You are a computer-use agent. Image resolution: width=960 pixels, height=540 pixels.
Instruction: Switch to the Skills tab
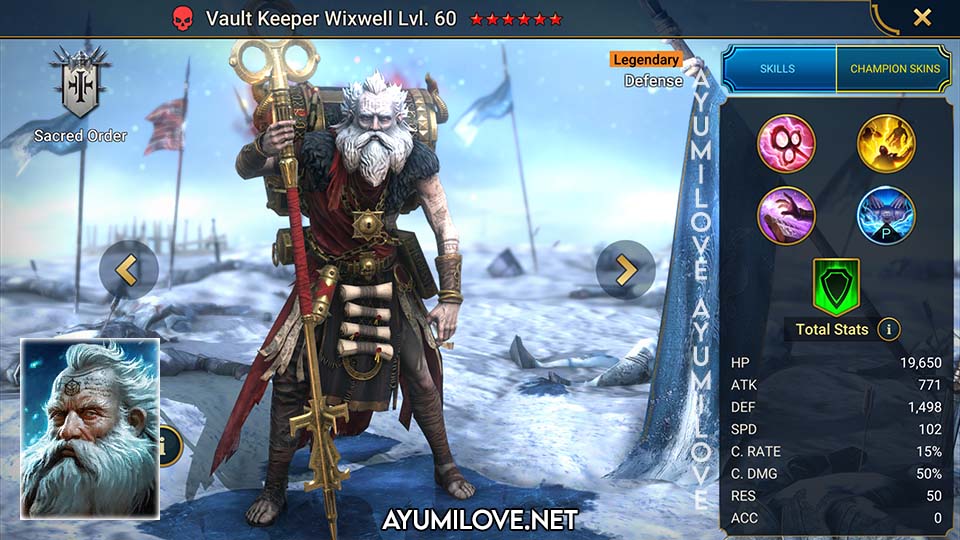pyautogui.click(x=778, y=69)
